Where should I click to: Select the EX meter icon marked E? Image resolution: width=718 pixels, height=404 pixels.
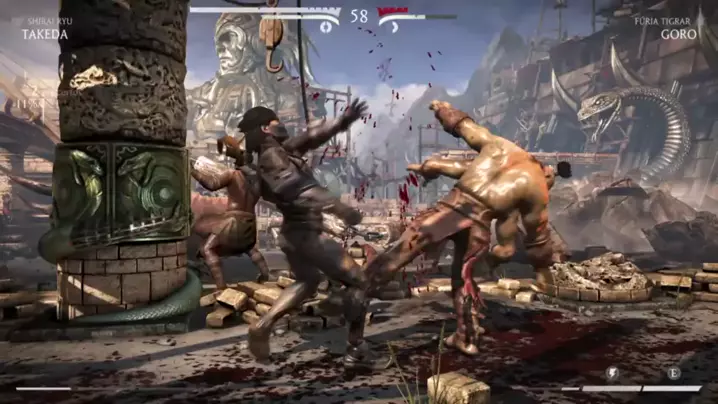pos(673,373)
